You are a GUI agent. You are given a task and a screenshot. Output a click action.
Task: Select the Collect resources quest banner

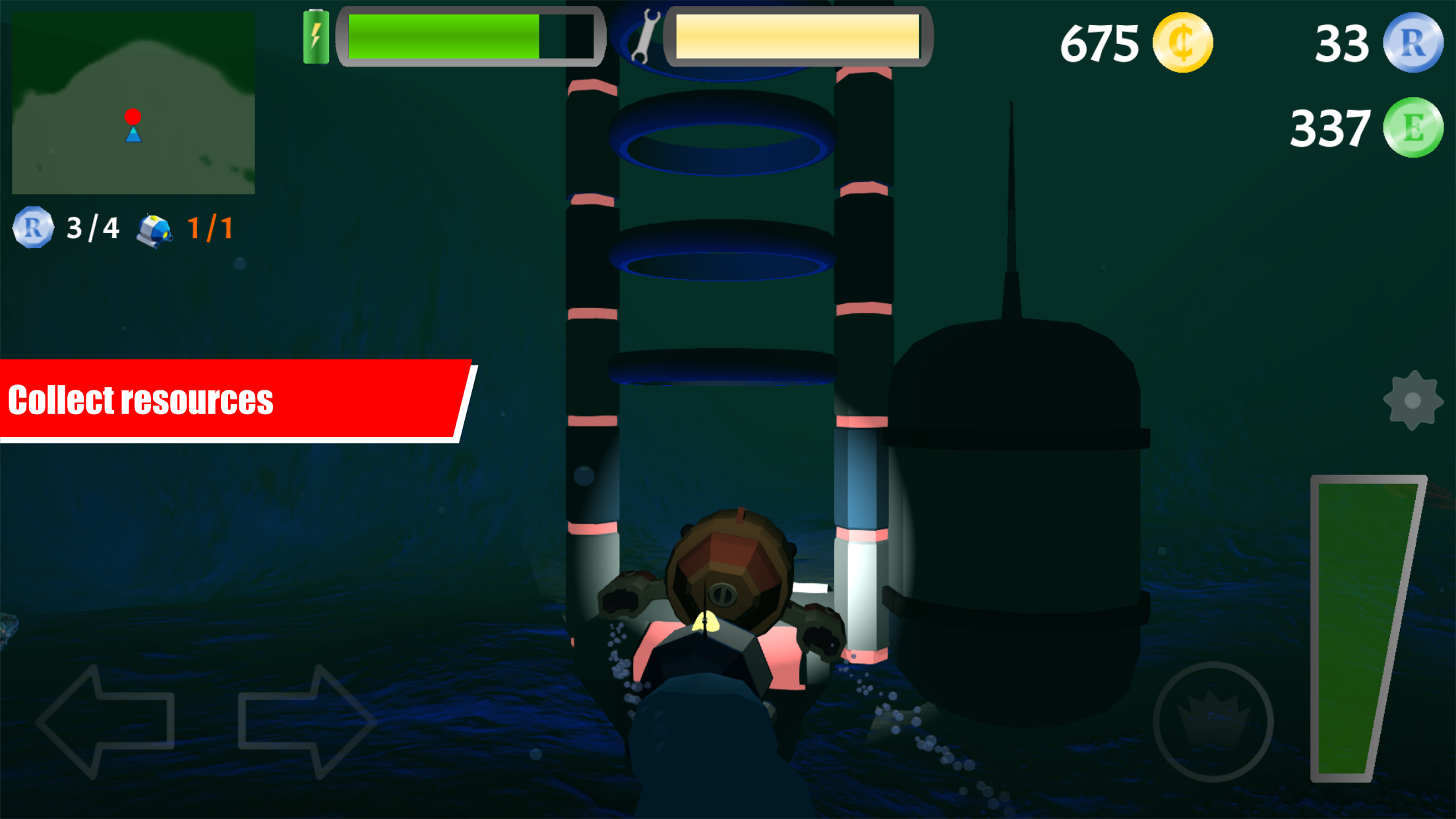click(231, 399)
